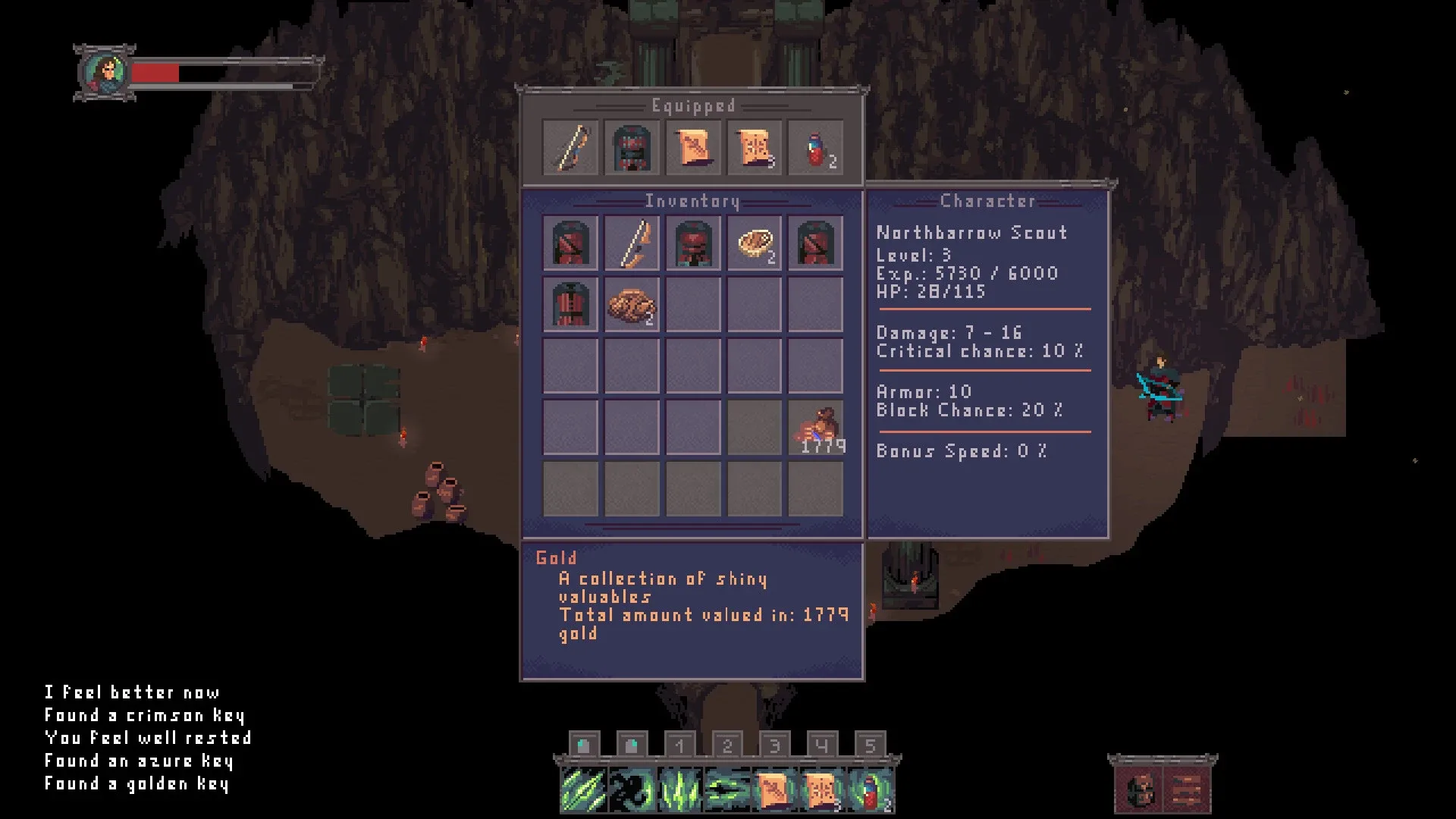Use the green spikes skill in hotbar slot 1
This screenshot has width=1456, height=819.
point(679,789)
